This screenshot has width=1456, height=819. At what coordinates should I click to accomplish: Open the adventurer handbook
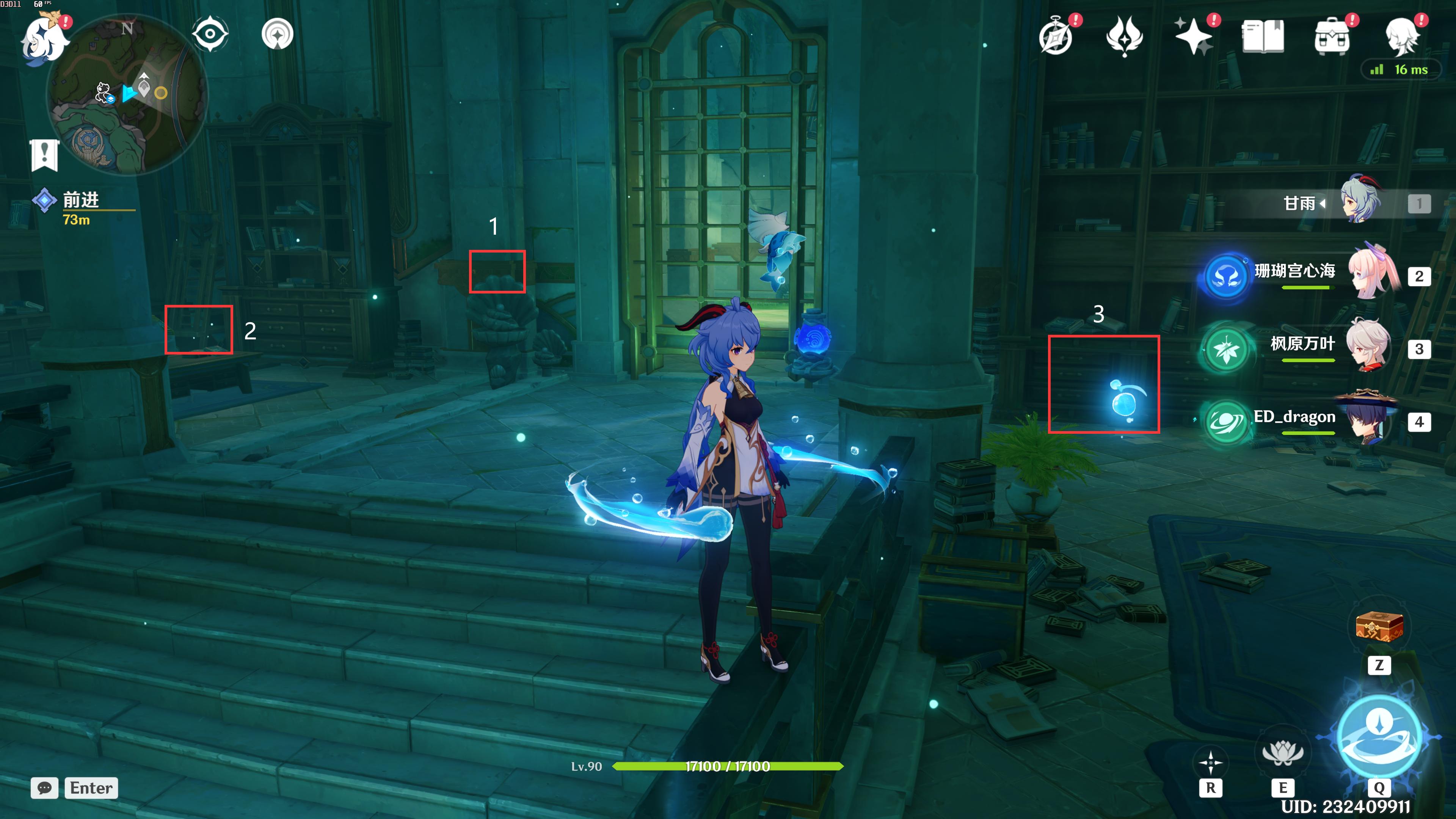pyautogui.click(x=1263, y=36)
